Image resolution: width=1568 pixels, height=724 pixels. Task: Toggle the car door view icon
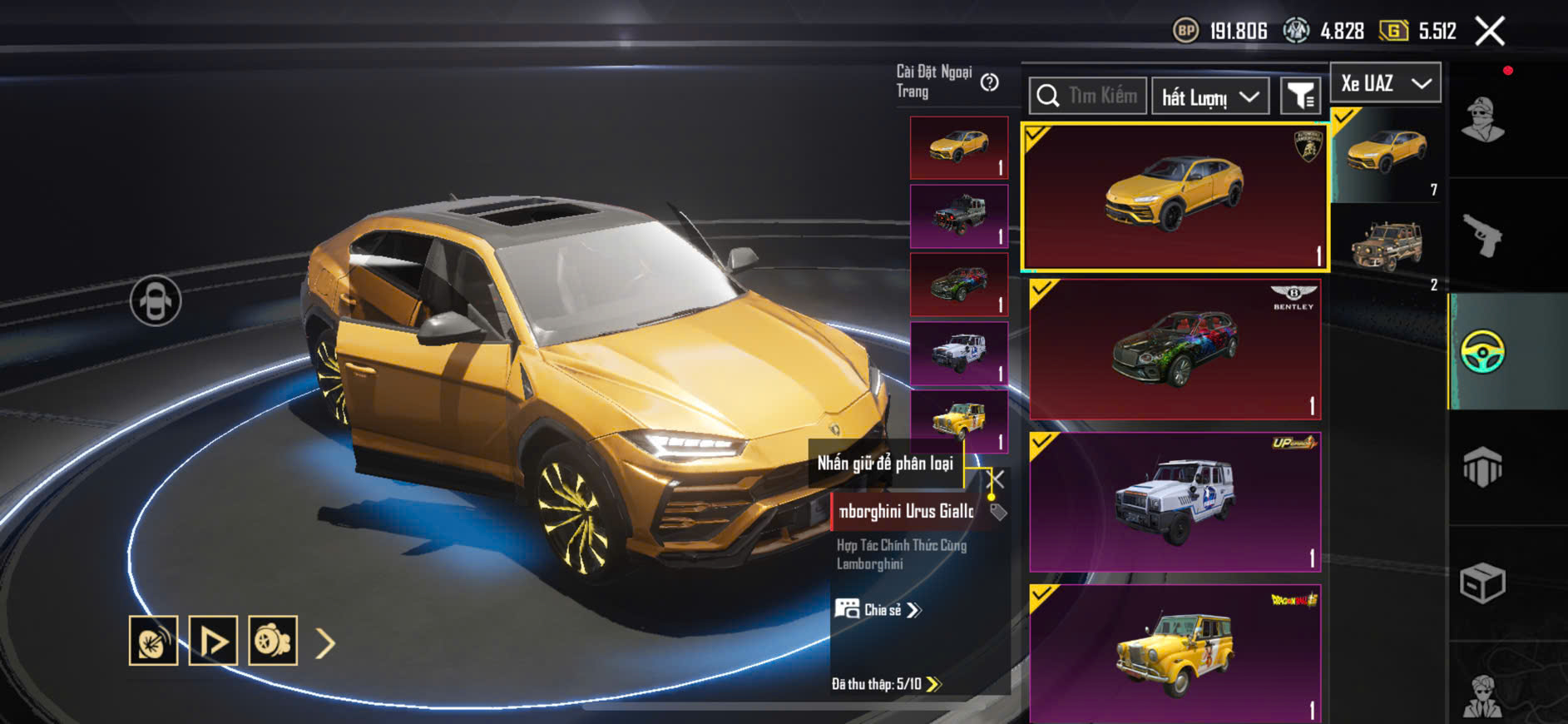[x=156, y=300]
